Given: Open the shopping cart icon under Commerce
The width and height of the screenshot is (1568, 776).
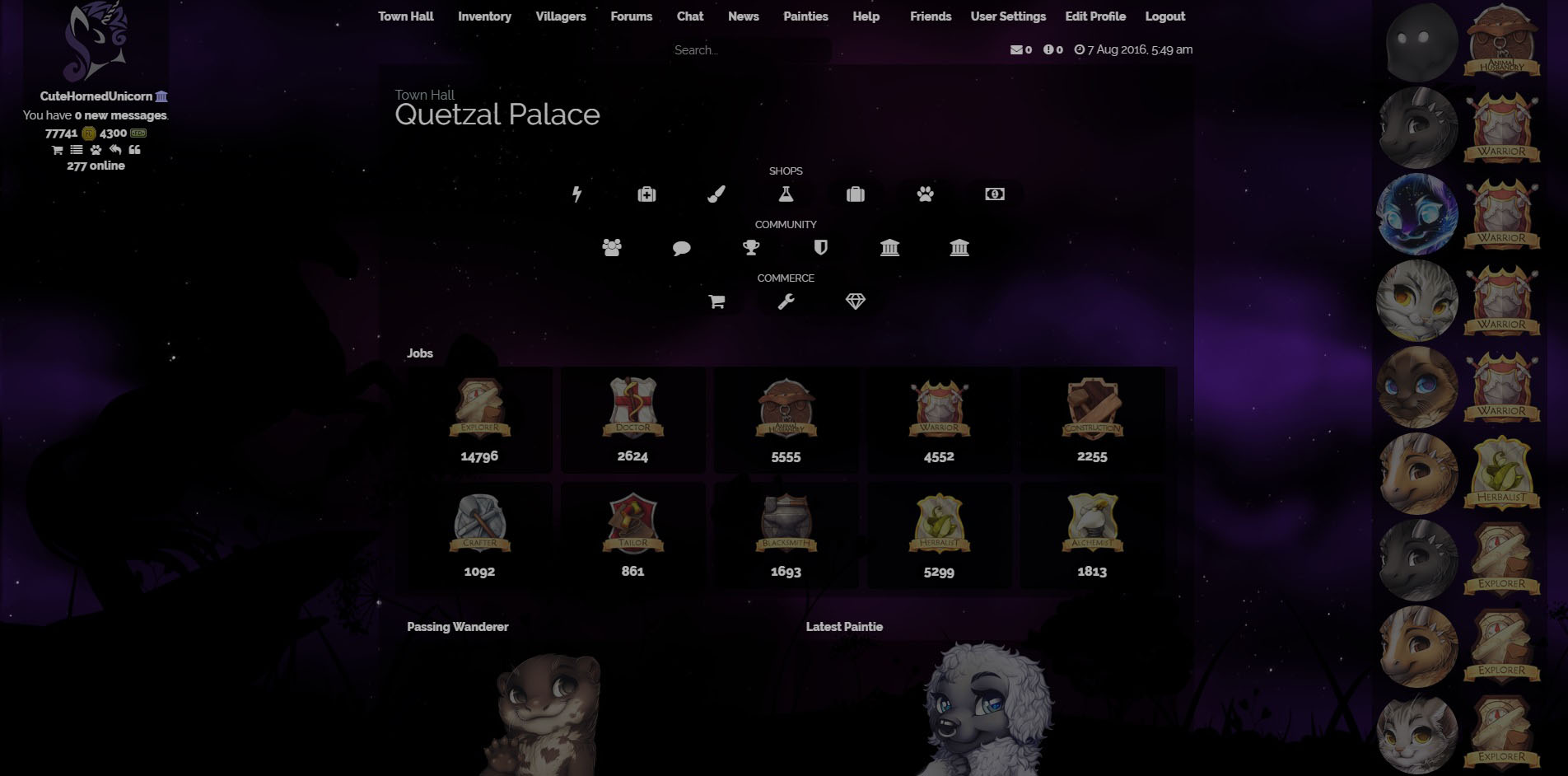Looking at the screenshot, I should pos(716,302).
